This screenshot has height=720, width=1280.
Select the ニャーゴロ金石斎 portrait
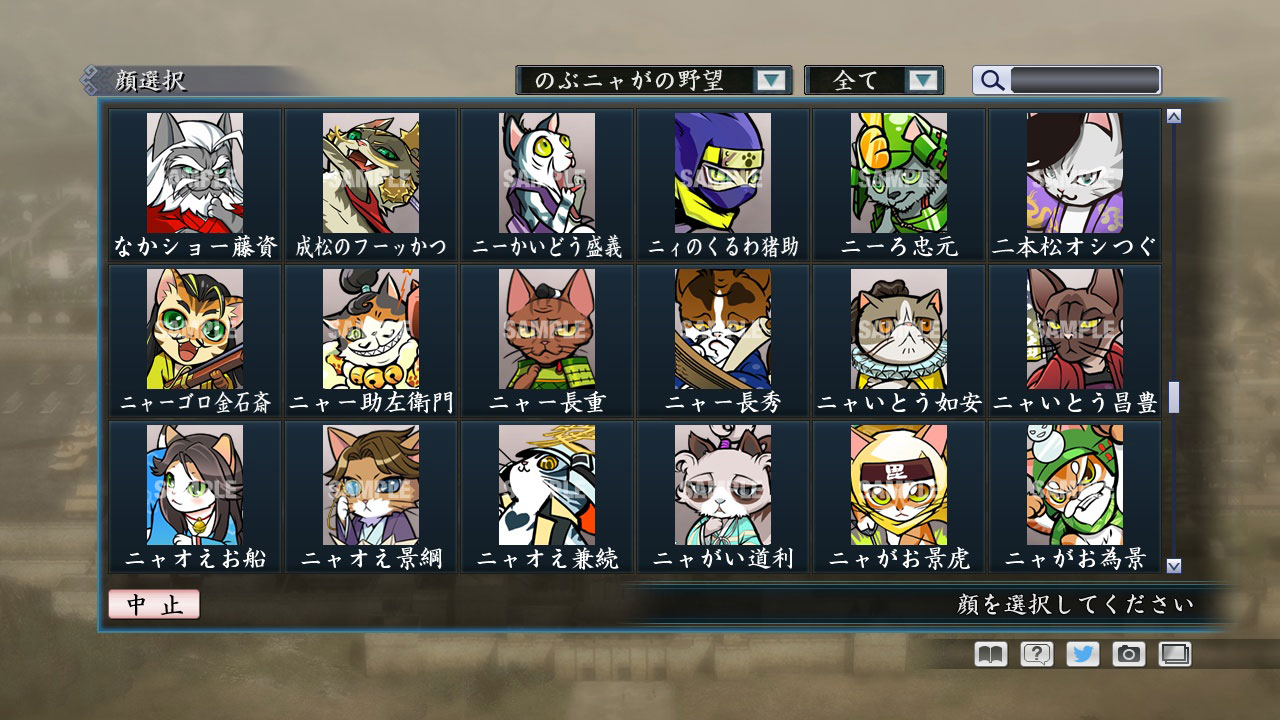pyautogui.click(x=194, y=330)
